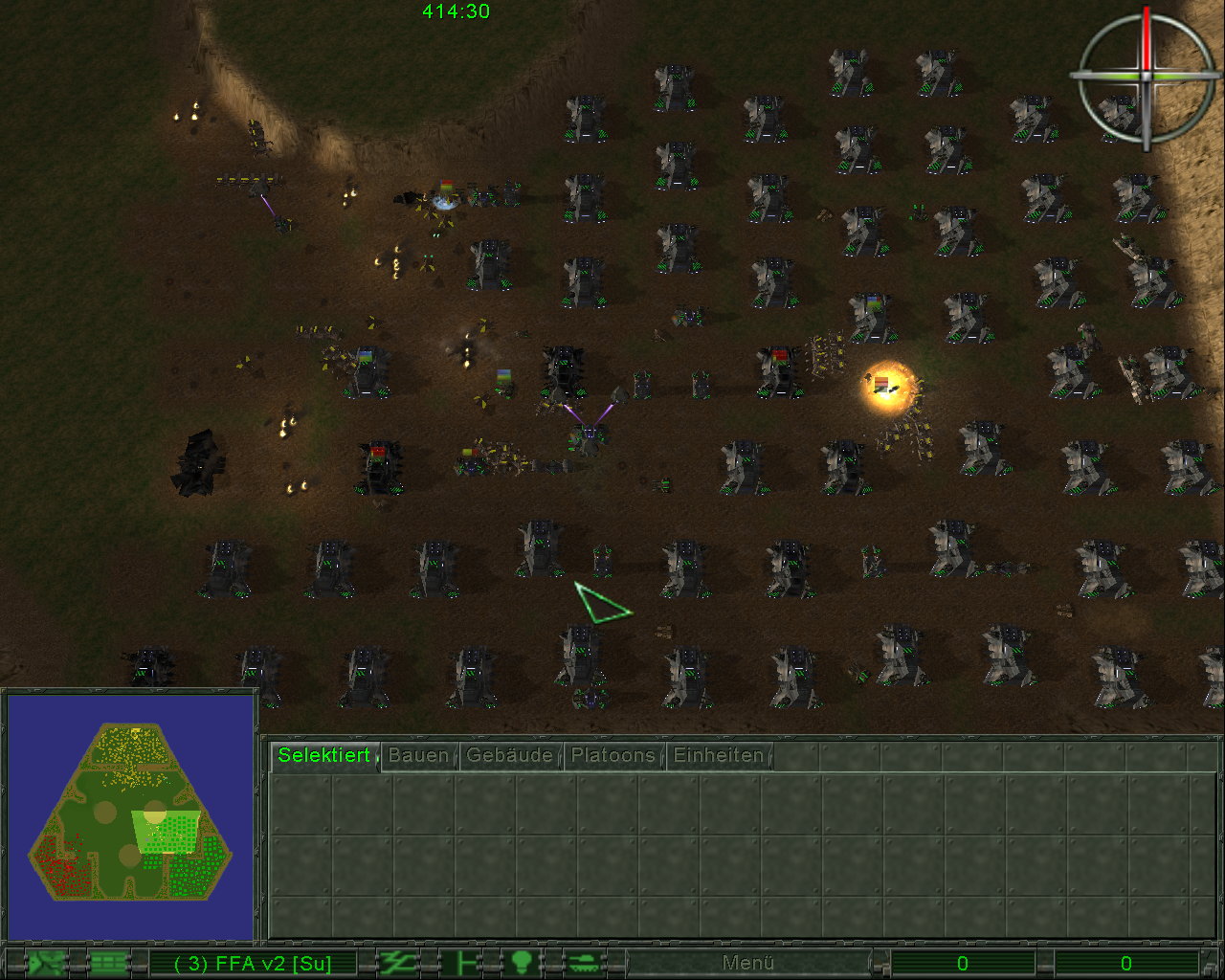The height and width of the screenshot is (980, 1225).
Task: Switch to the Selektiert tab
Action: 323,755
